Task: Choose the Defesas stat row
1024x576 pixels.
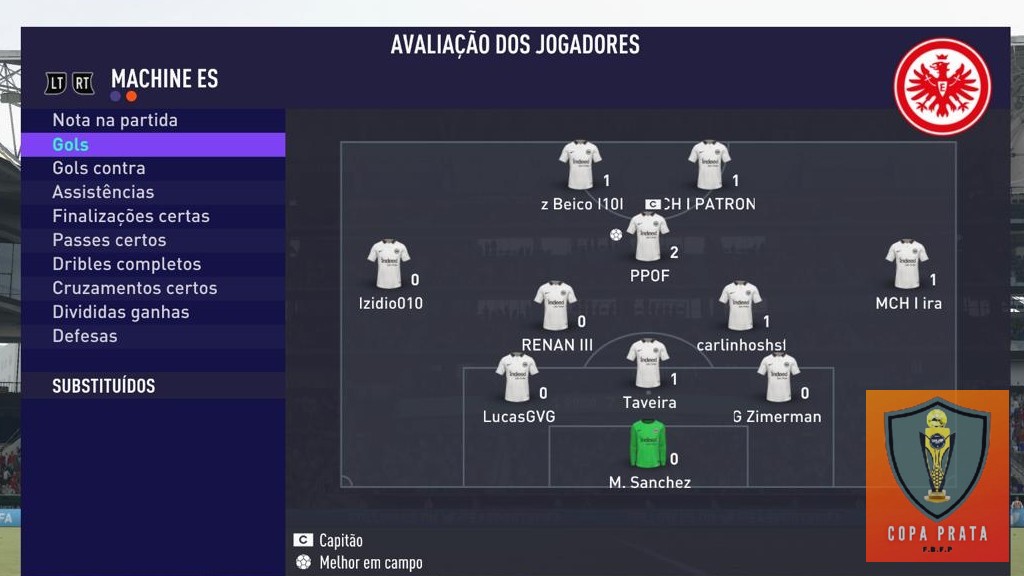Action: (85, 336)
